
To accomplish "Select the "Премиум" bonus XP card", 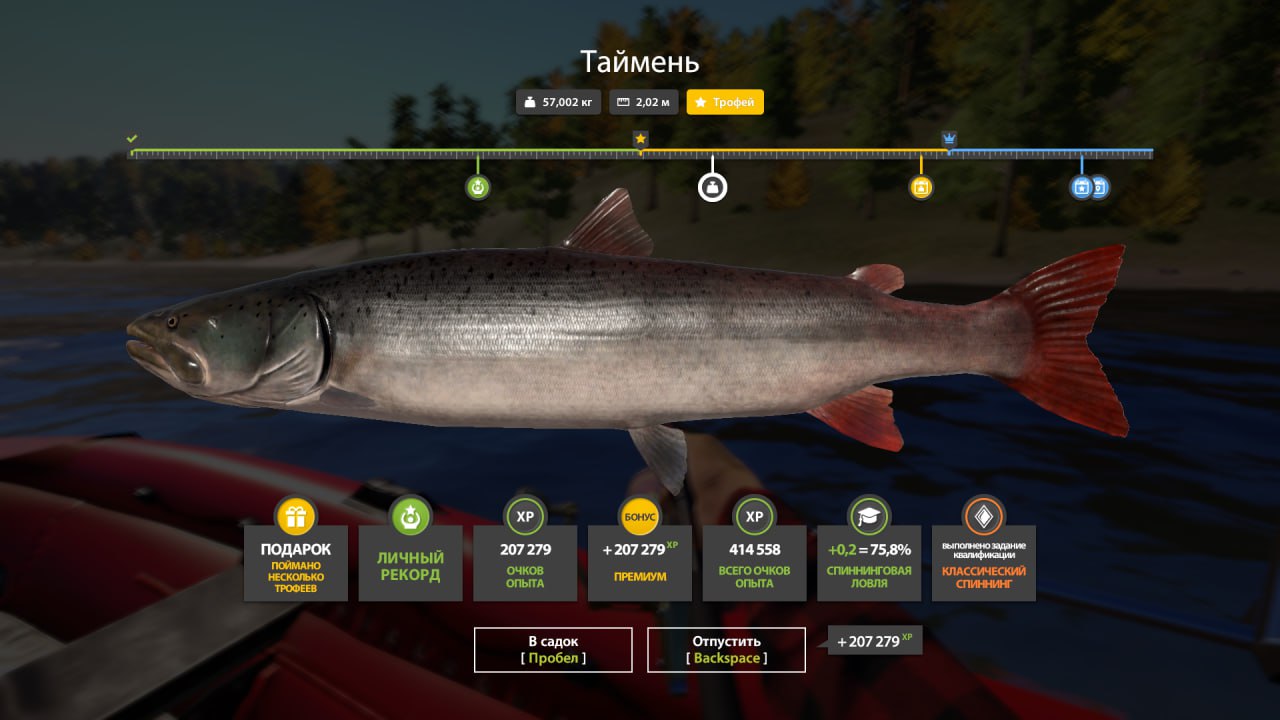I will (640, 562).
